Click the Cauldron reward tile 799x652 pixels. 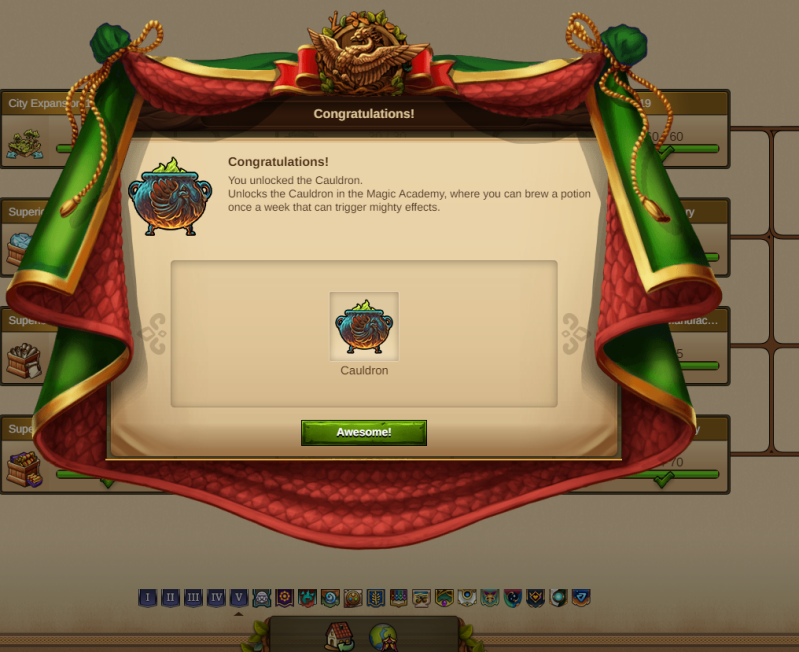pos(364,326)
